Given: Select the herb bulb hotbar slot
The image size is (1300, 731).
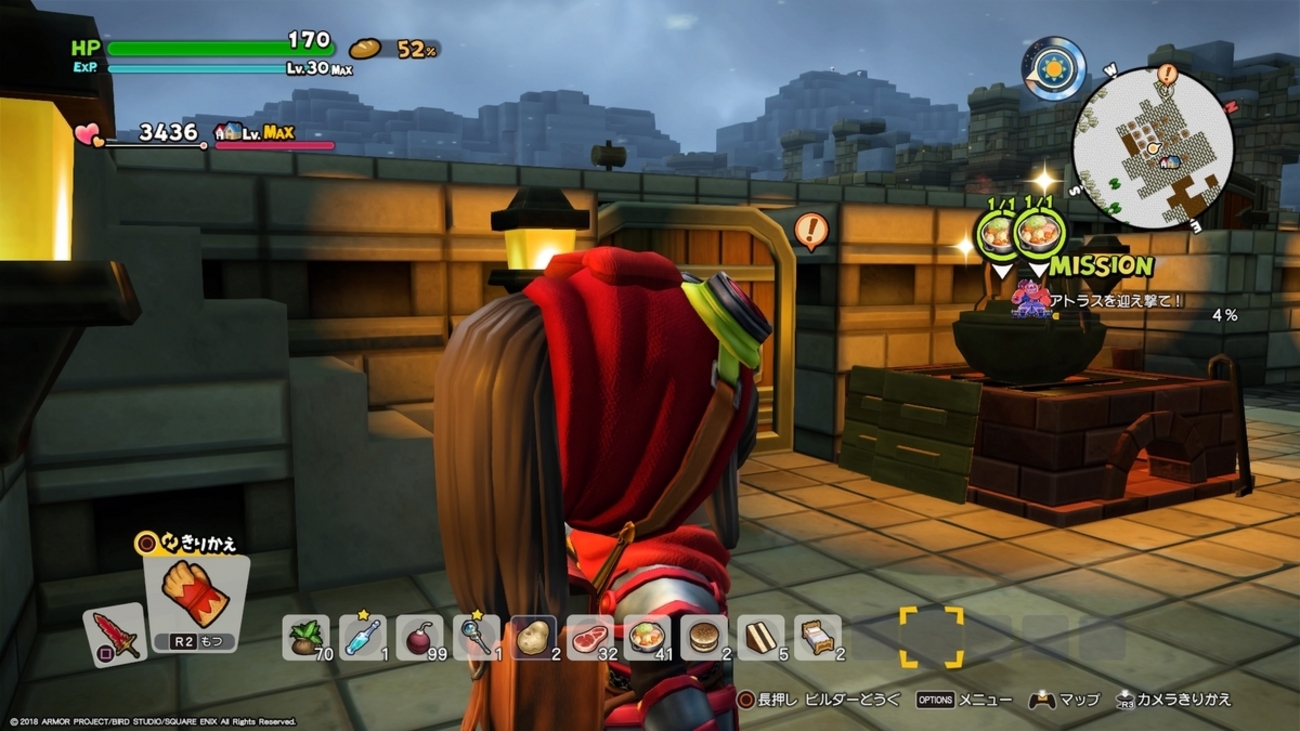Looking at the screenshot, I should [305, 637].
